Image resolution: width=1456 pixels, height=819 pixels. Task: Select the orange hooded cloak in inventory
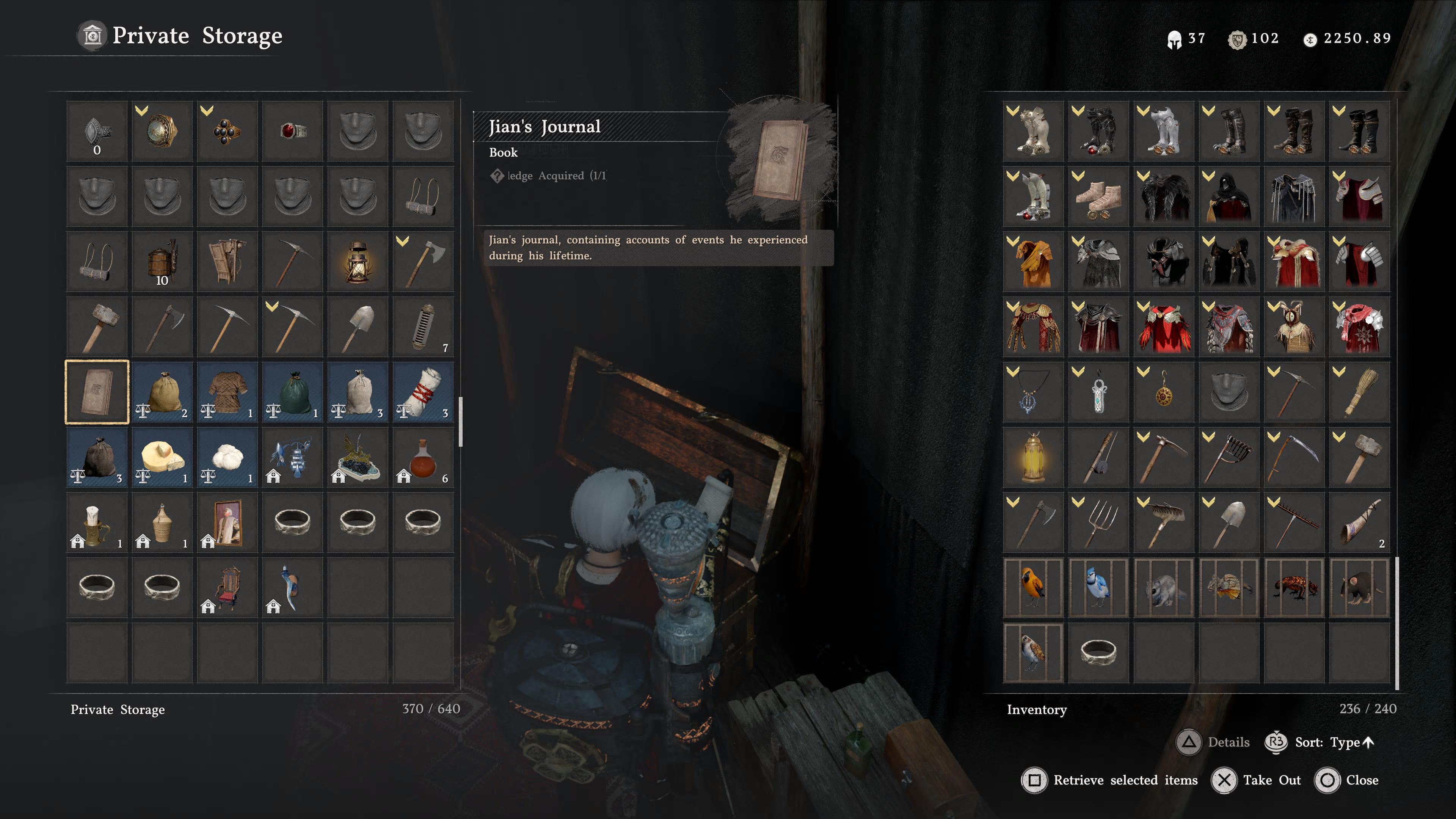click(1033, 262)
